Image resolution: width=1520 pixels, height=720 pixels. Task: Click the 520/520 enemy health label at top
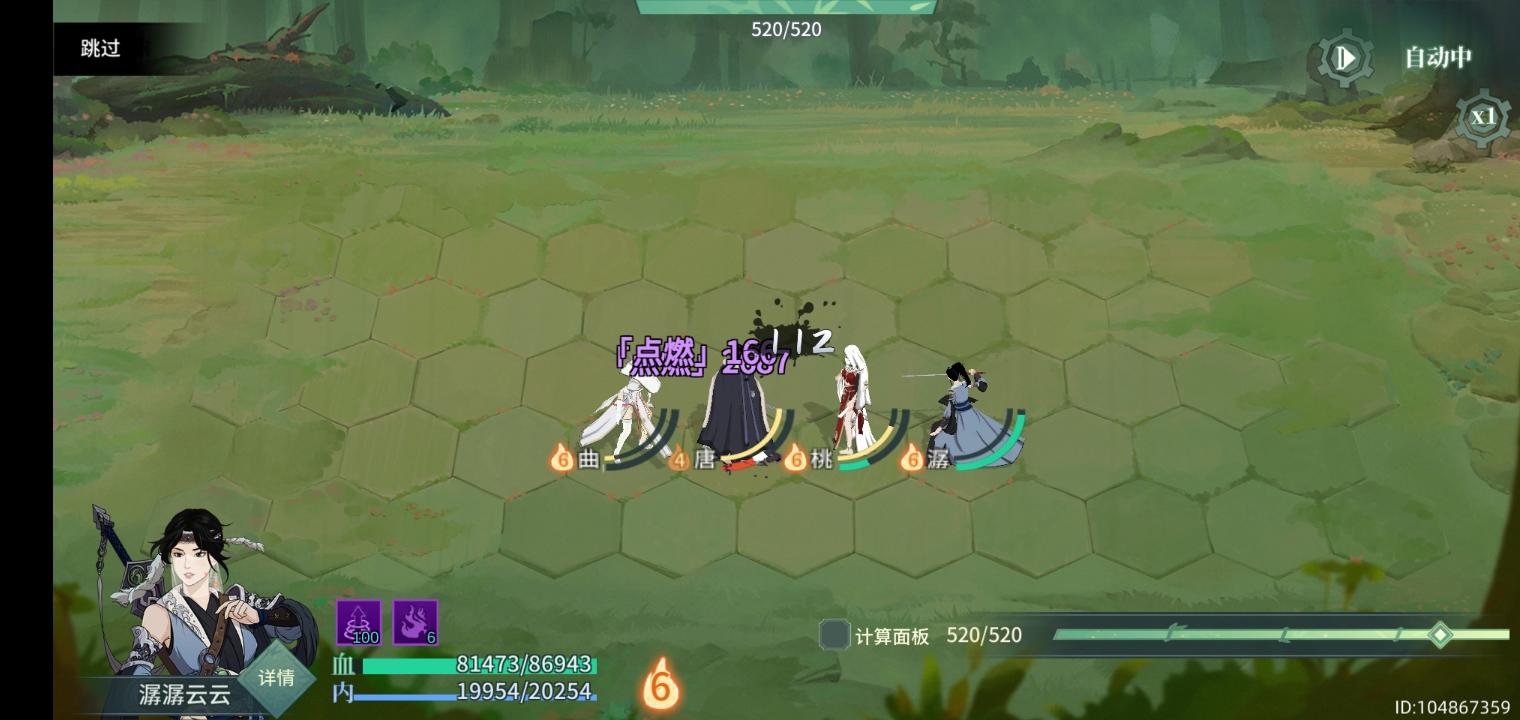pos(785,30)
